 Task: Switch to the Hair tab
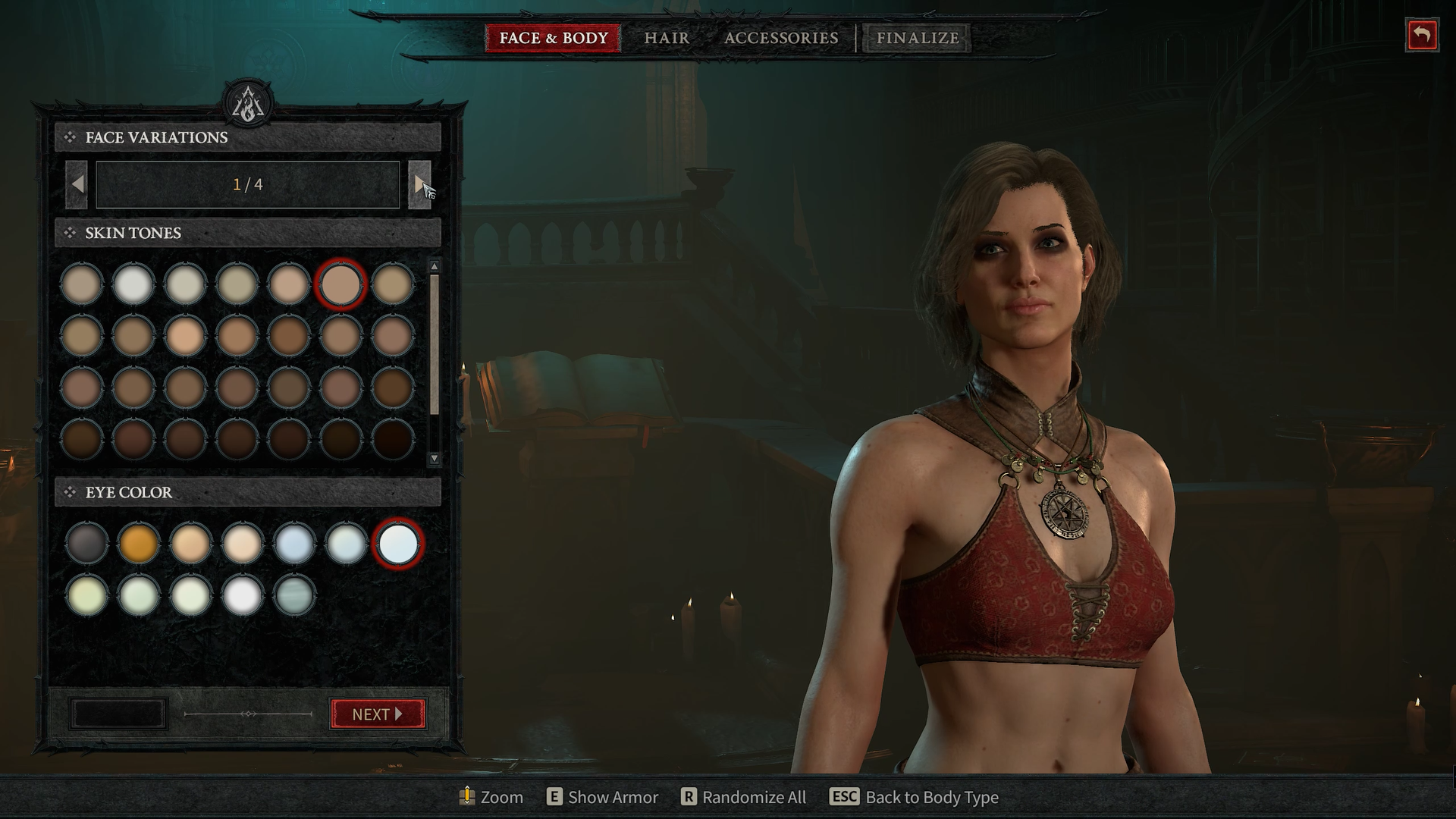[x=667, y=38]
